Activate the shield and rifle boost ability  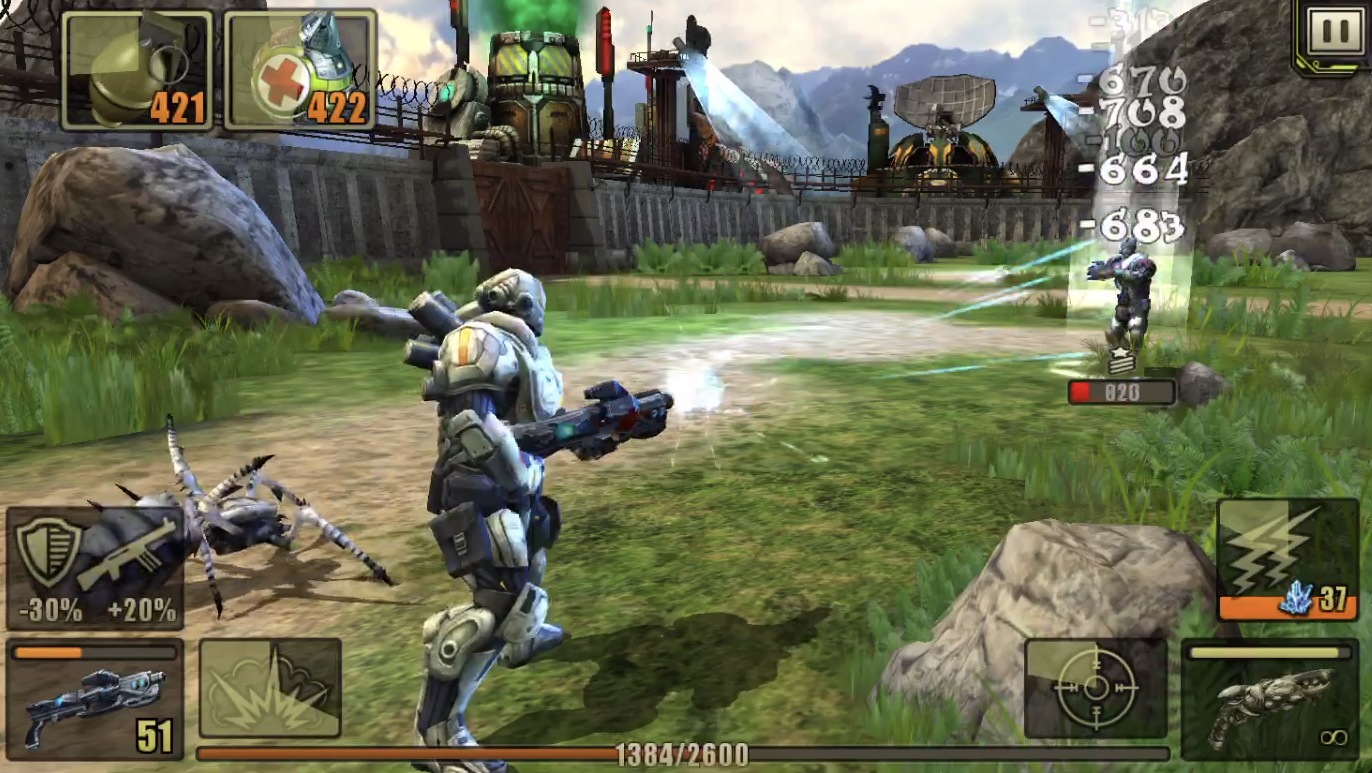95,567
